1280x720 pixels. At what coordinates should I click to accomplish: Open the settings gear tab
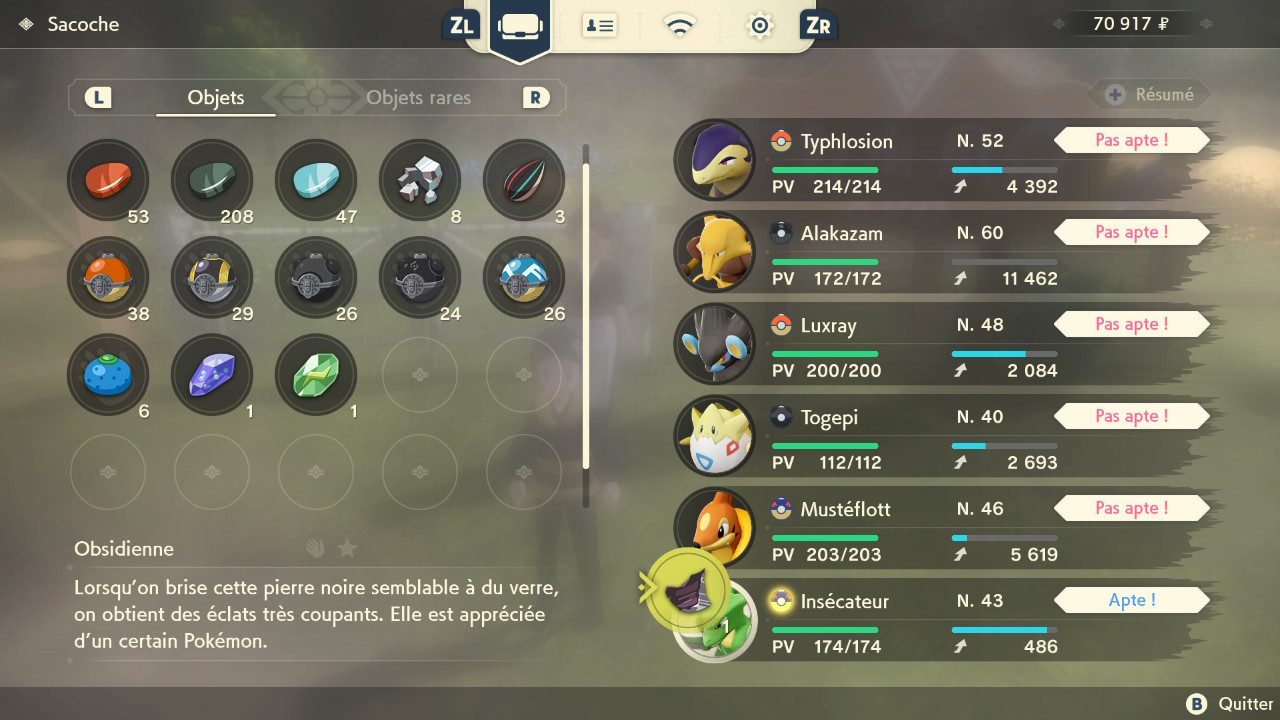point(760,25)
